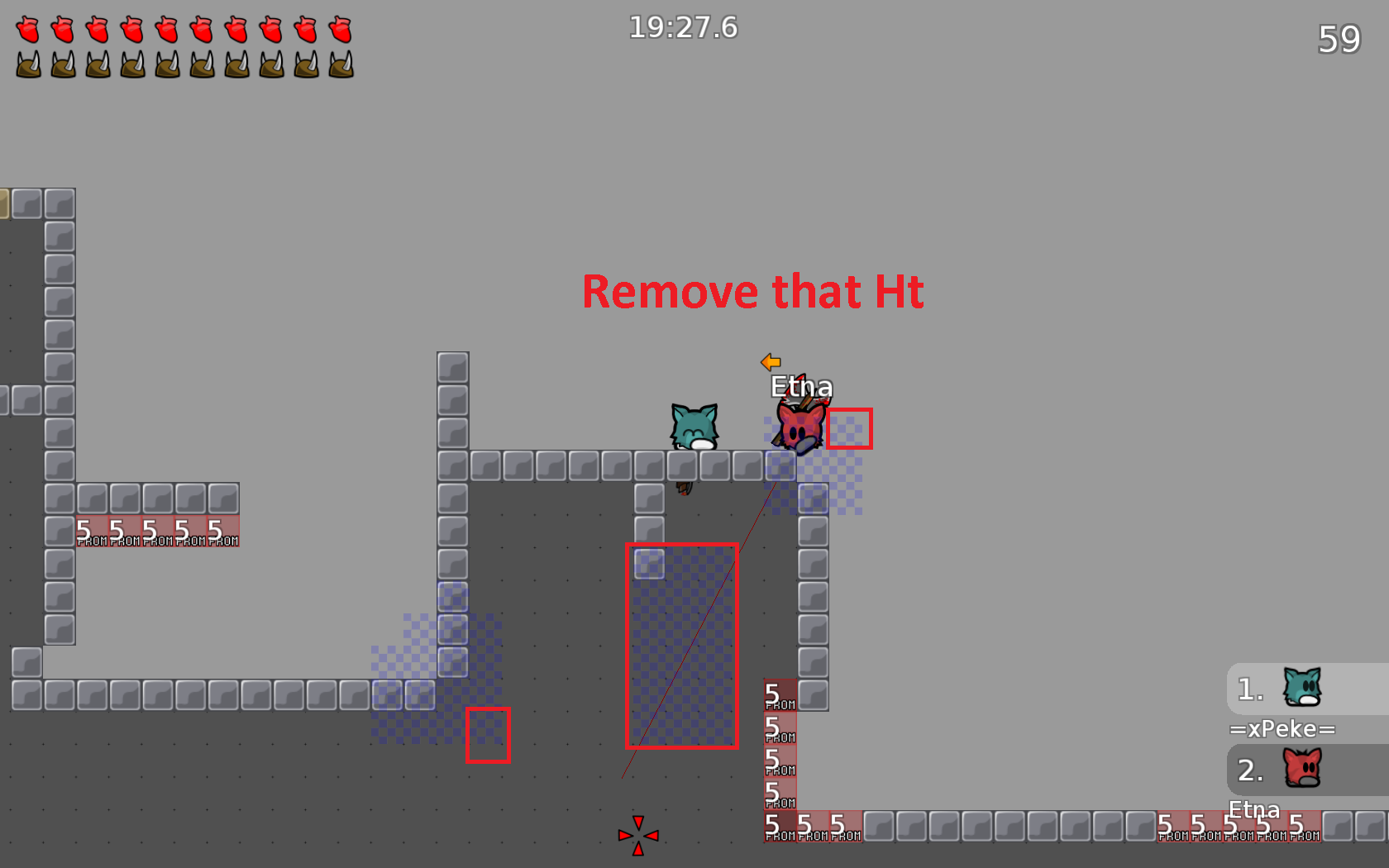
Task: Expand the =xPeke= player label
Action: click(x=1282, y=729)
